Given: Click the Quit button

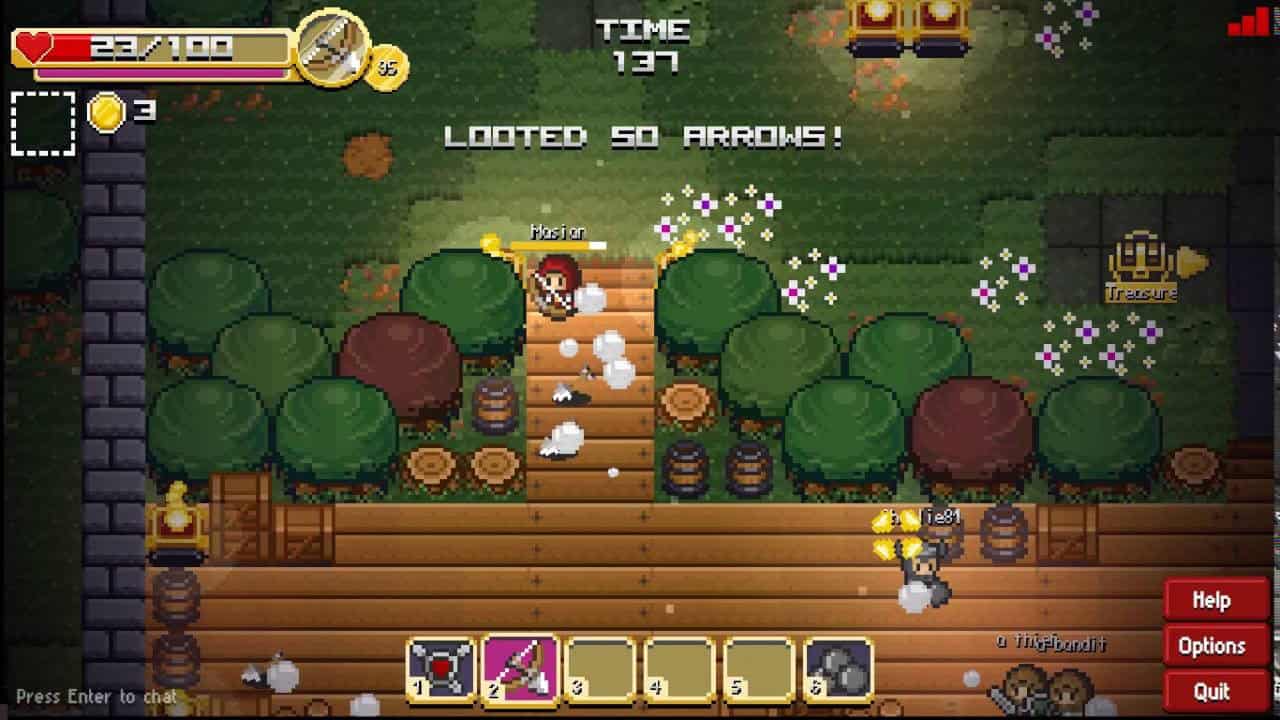Looking at the screenshot, I should click(x=1213, y=691).
